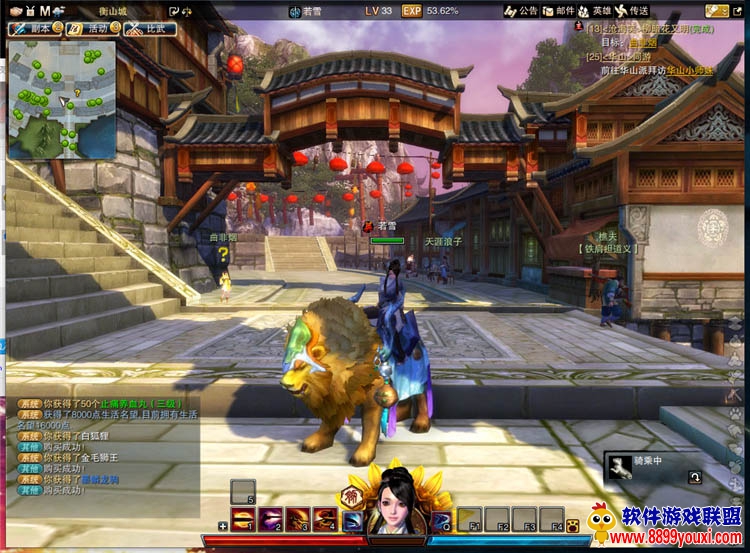Open the 英雄 hero panel
750x553 pixels.
coord(597,10)
